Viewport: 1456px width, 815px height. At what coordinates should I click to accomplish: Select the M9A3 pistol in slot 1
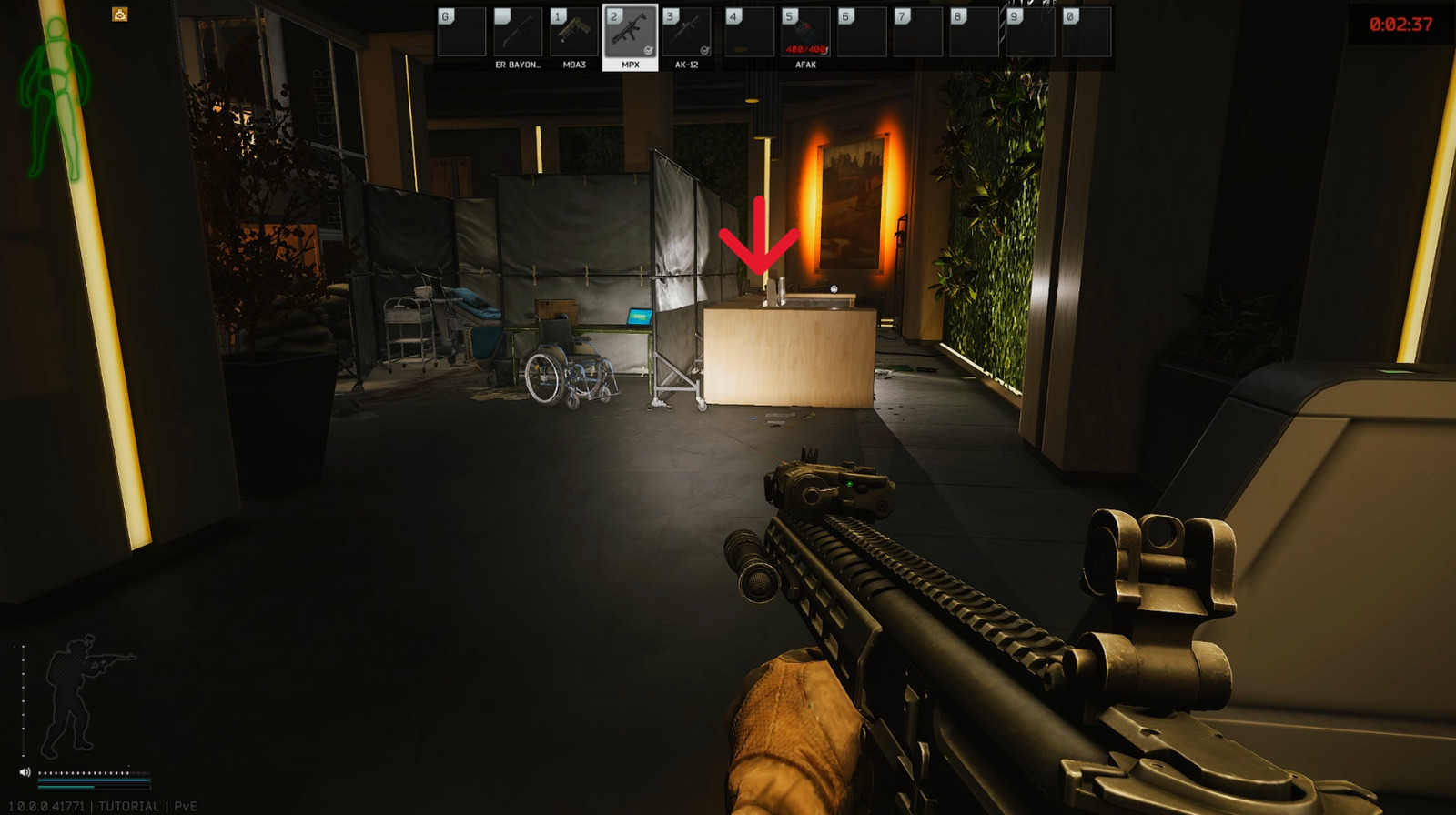(x=573, y=32)
